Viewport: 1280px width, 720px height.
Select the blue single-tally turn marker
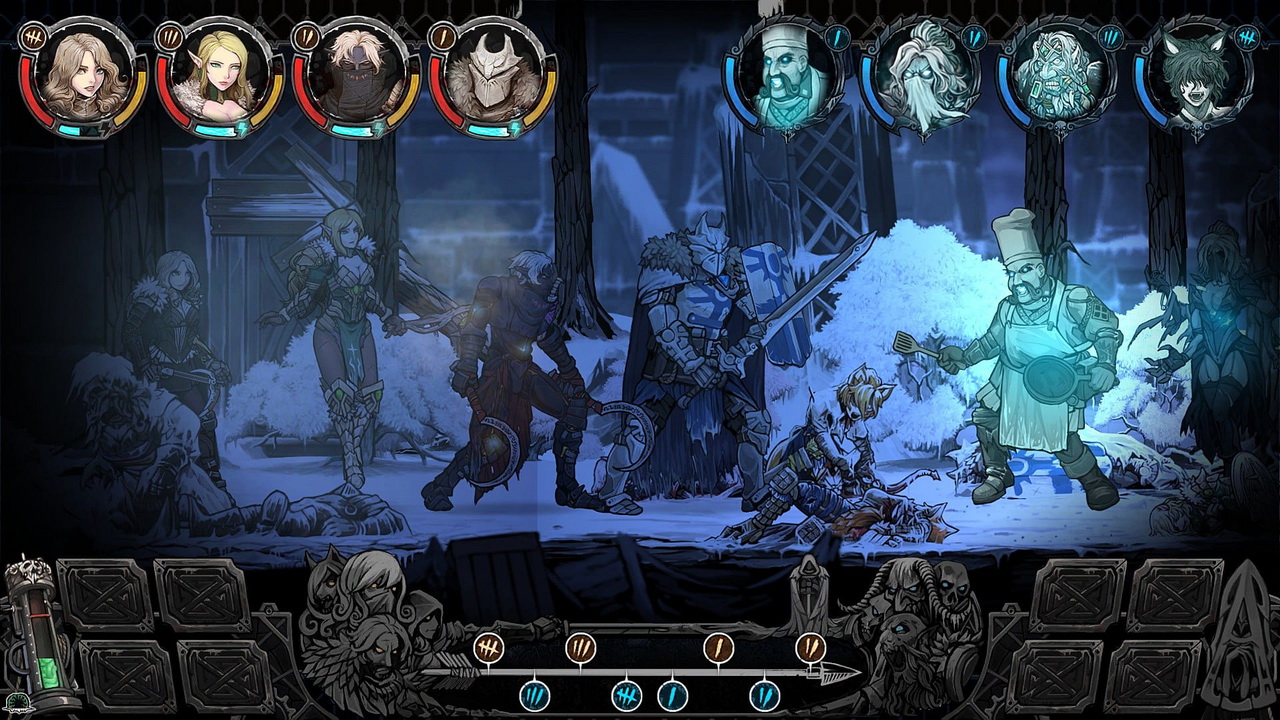[x=673, y=694]
